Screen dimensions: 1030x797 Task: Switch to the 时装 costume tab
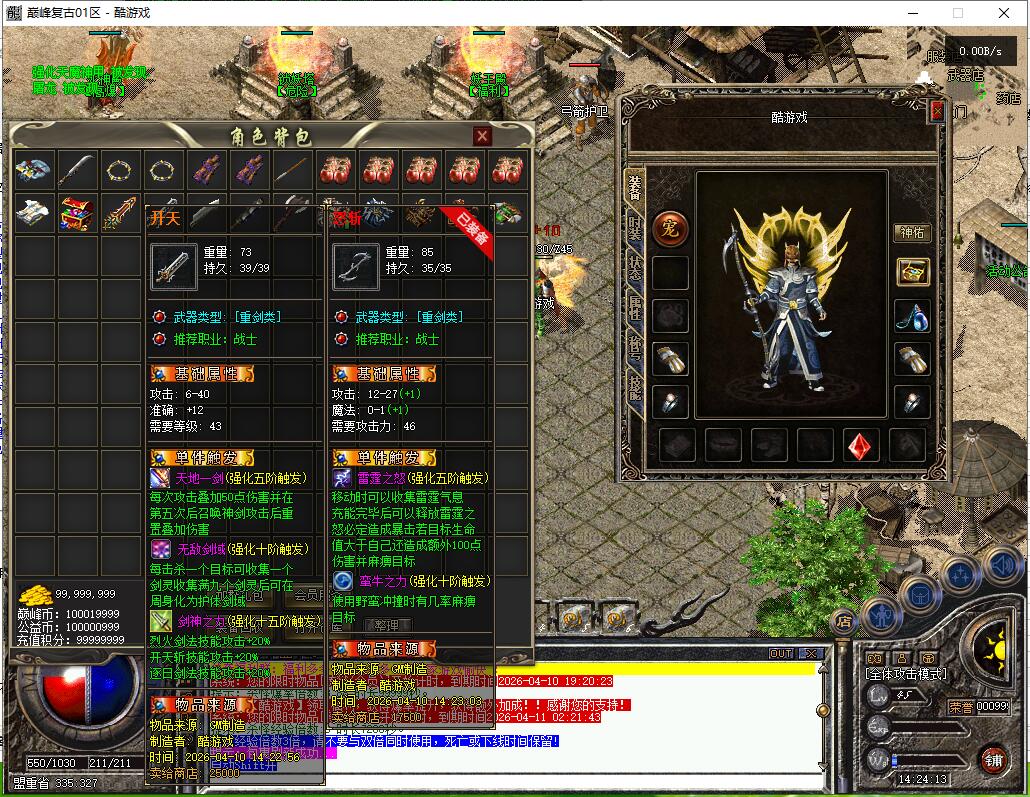pos(635,229)
